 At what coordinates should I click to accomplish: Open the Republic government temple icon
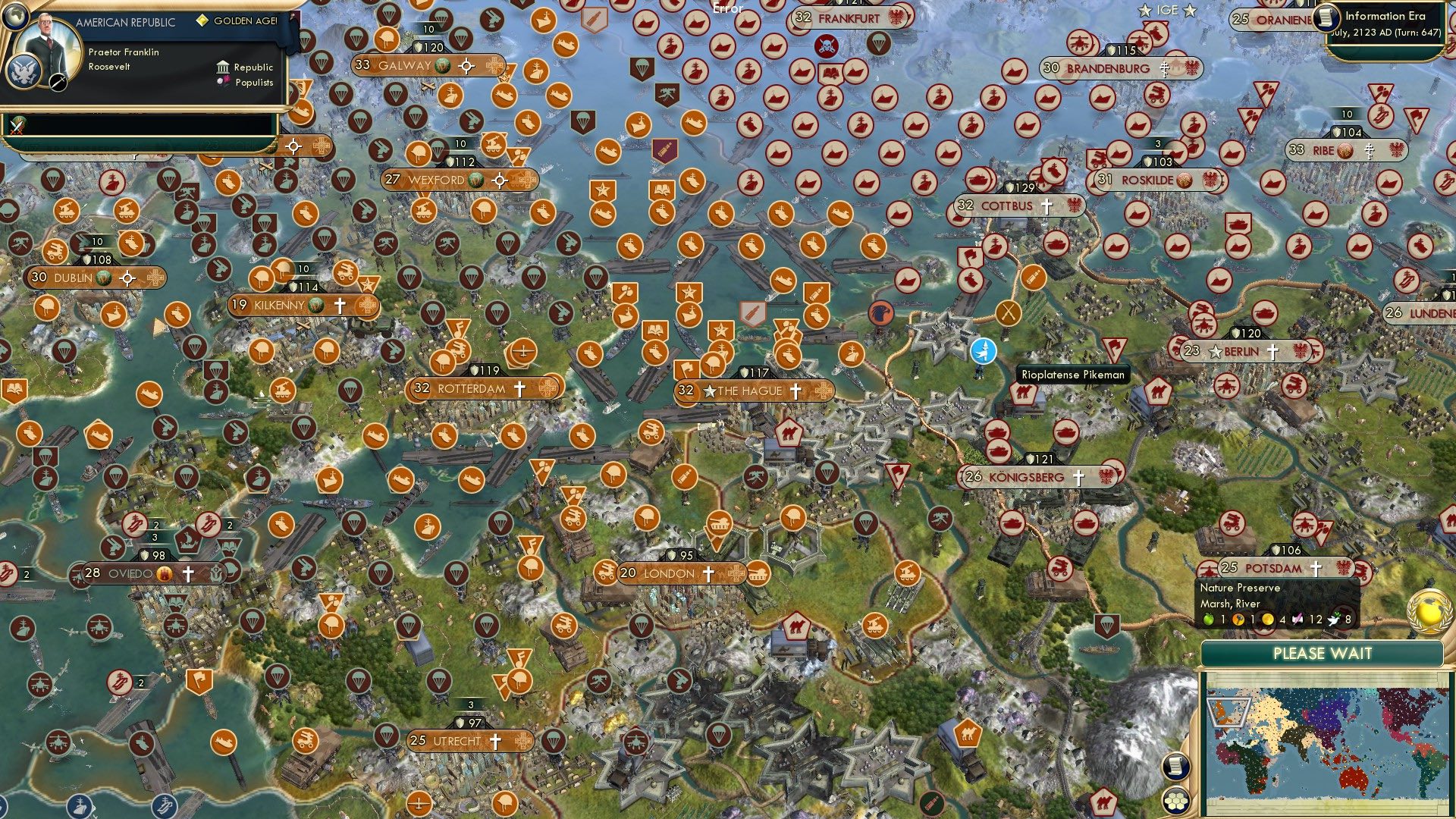point(224,68)
